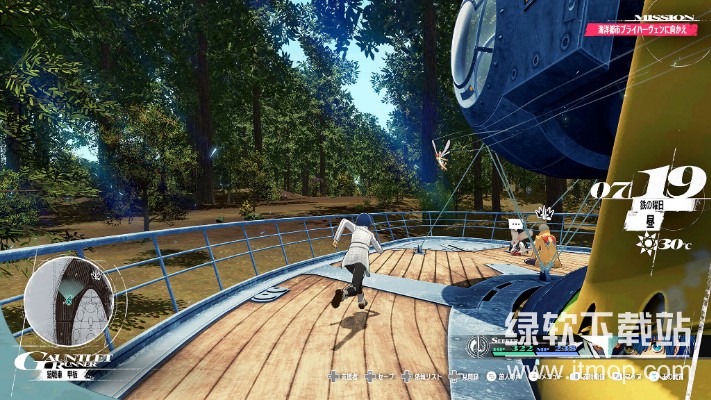The width and height of the screenshot is (711, 400).
Task: Select the pink mission objective banner
Action: (x=640, y=31)
